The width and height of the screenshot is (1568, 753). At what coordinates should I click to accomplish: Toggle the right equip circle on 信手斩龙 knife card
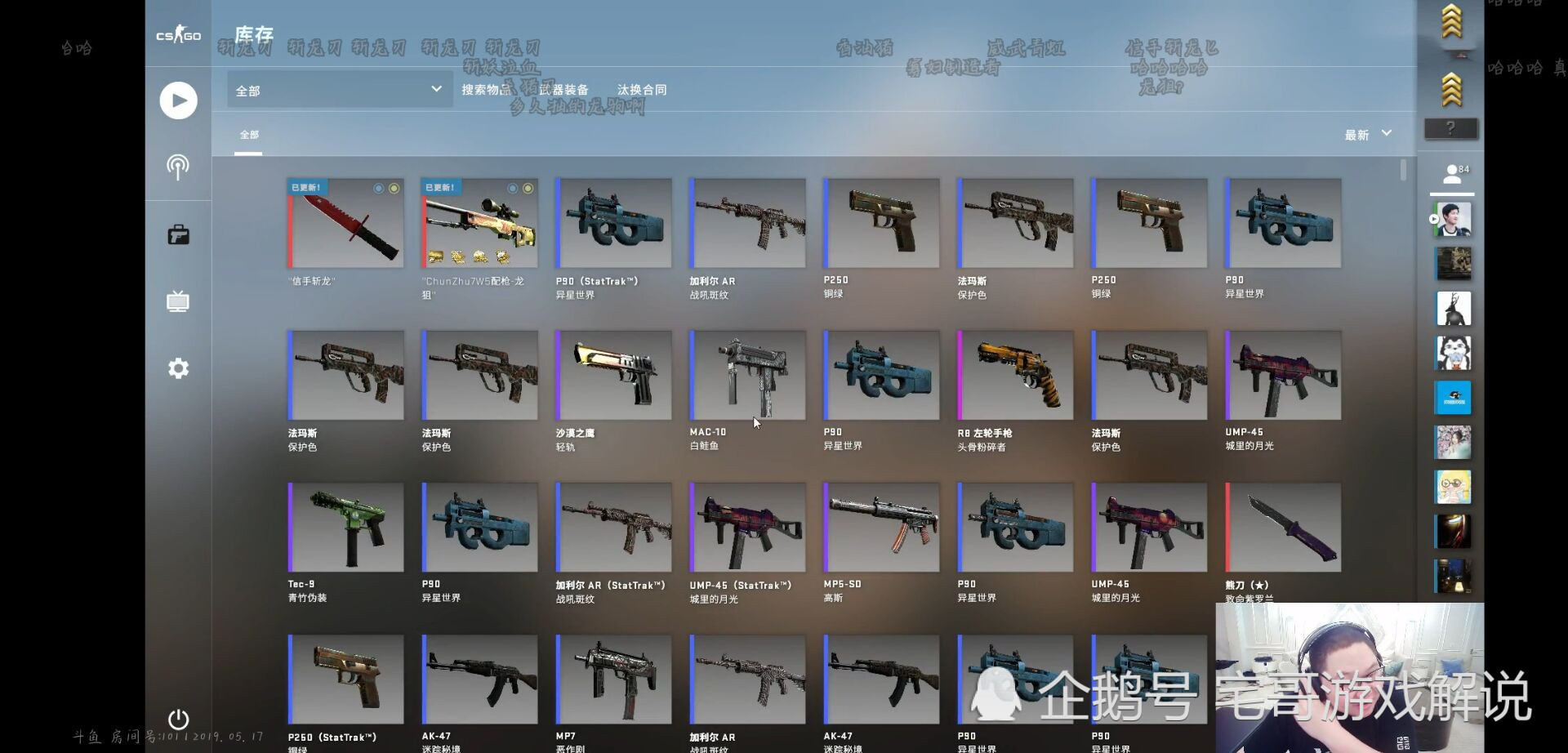(394, 189)
